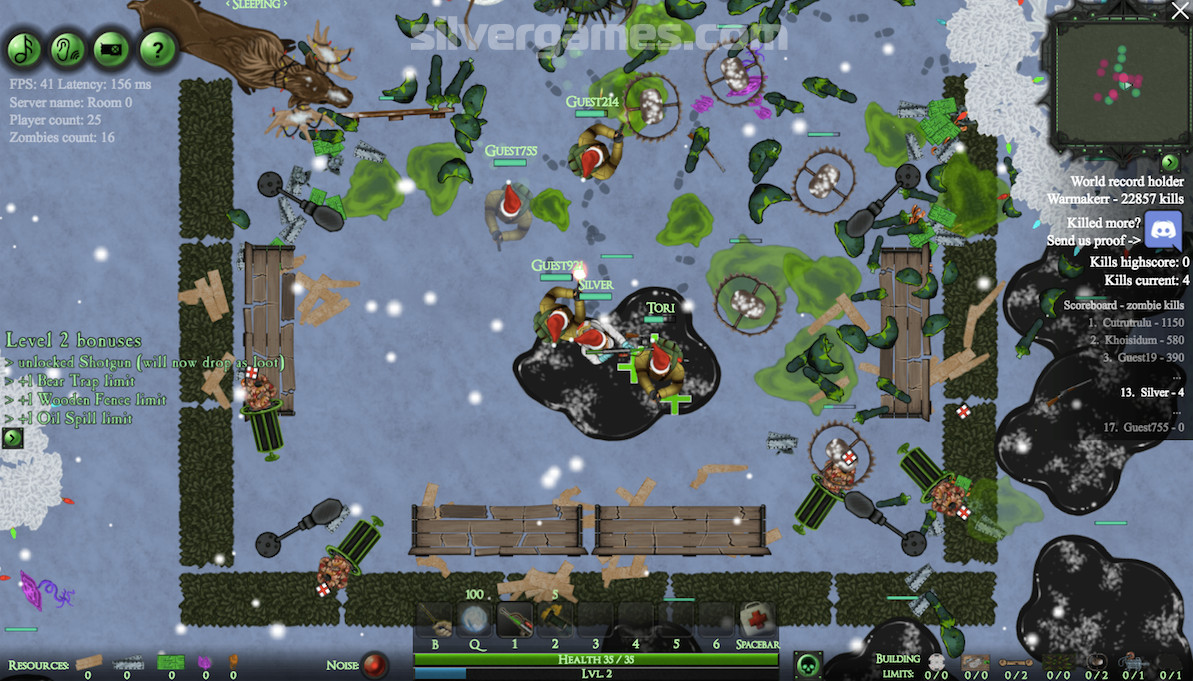1193x681 pixels.
Task: Select the build tool slot labeled B
Action: pos(435,620)
